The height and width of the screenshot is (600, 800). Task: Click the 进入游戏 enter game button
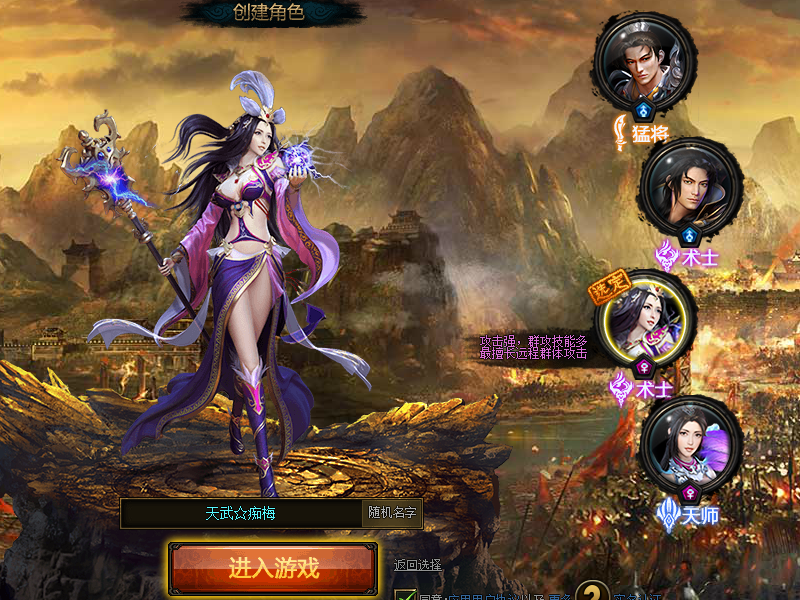(x=273, y=568)
